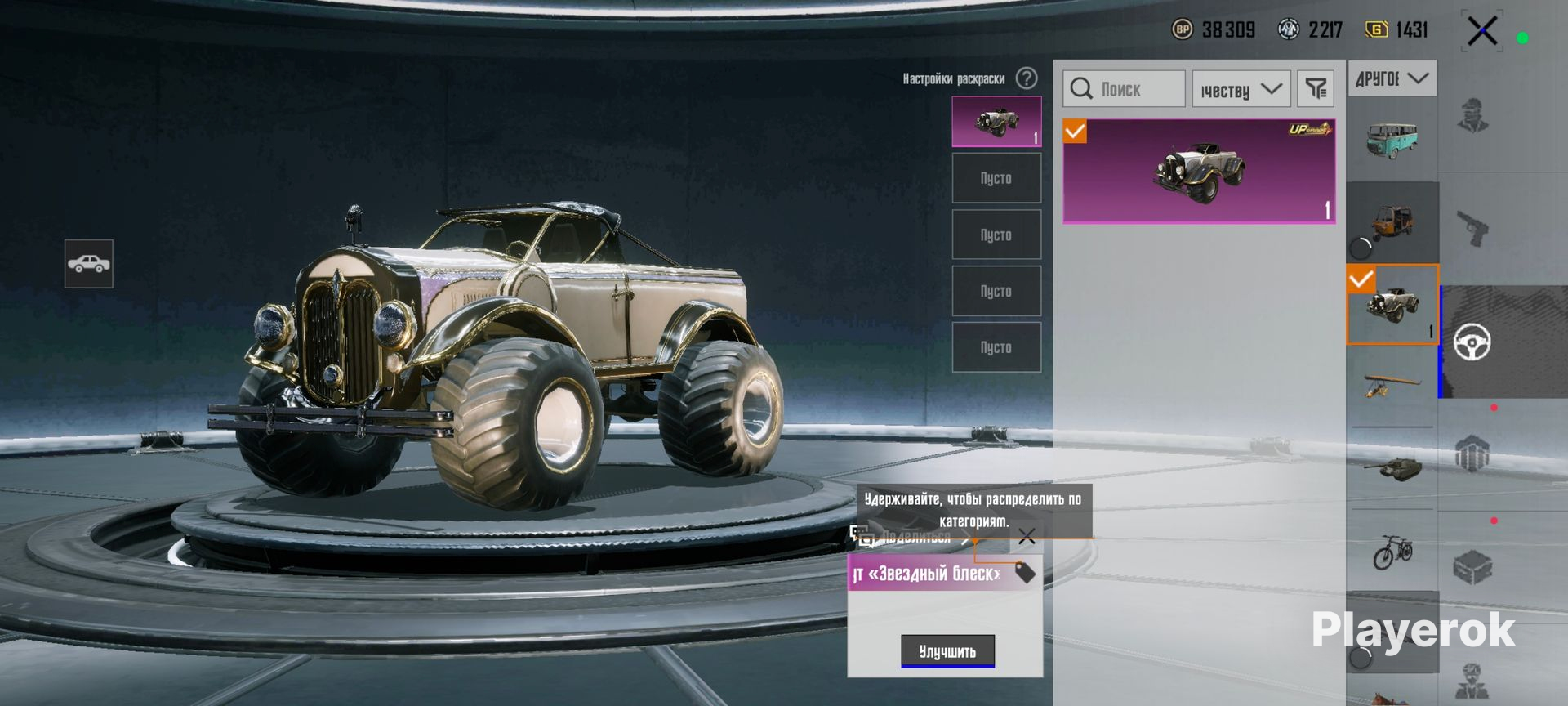Viewport: 1568px width, 706px height.
Task: Toggle the car view icon button
Action: (89, 264)
